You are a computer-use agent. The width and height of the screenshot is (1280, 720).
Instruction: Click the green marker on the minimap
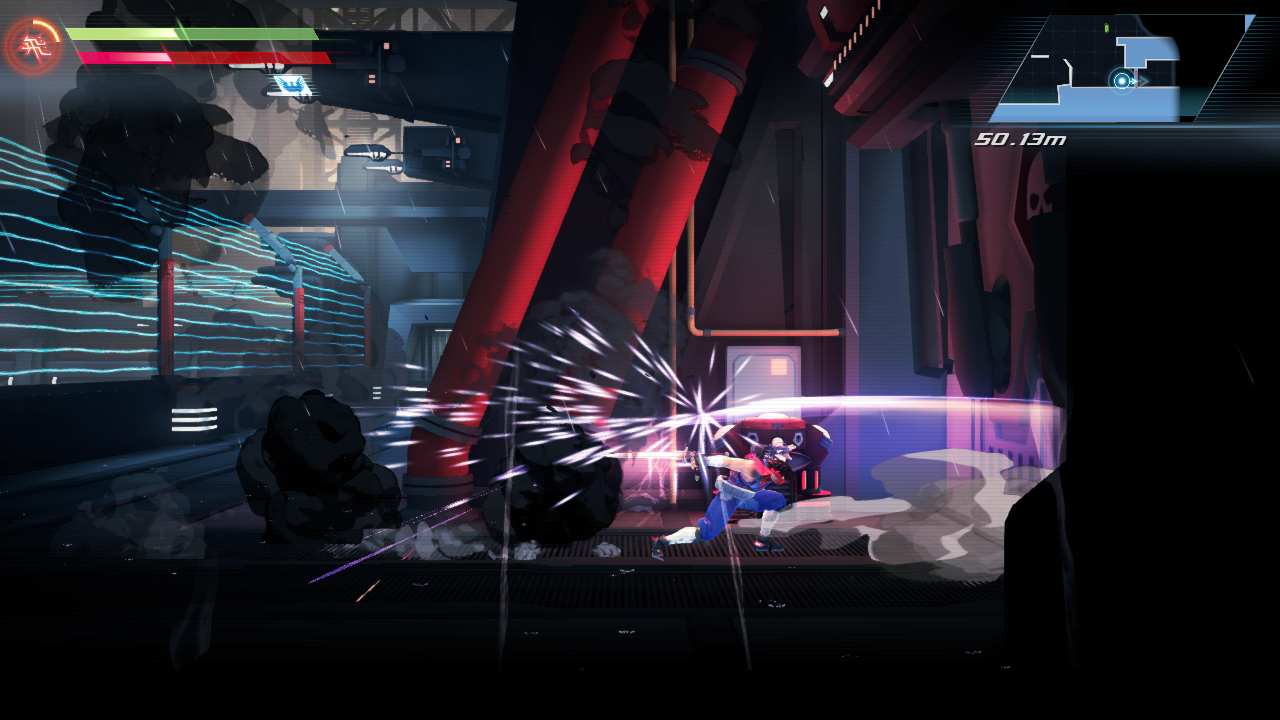1106,28
